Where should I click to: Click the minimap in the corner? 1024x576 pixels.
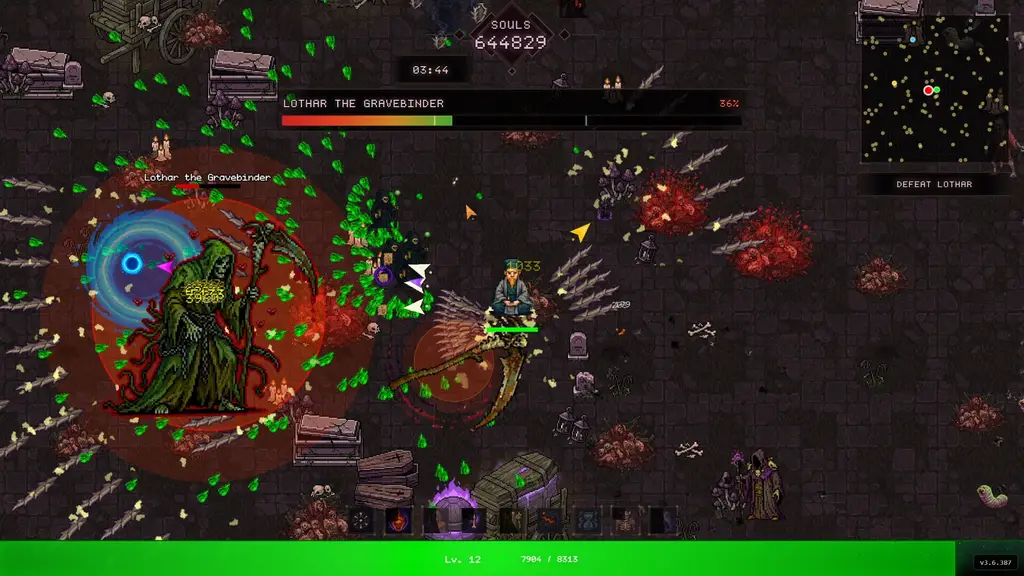[935, 88]
